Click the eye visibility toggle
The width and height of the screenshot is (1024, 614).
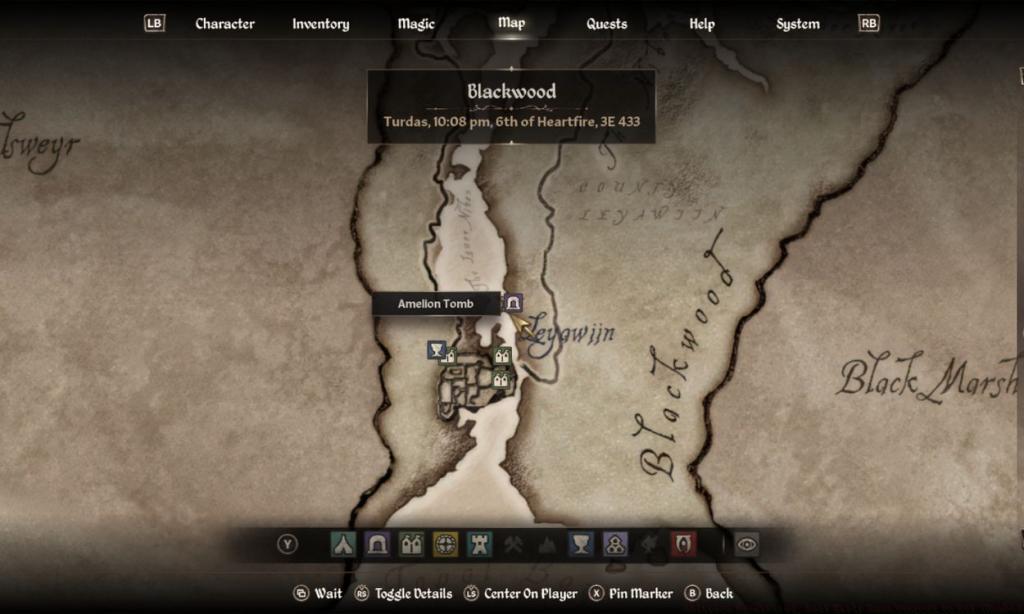[x=746, y=544]
